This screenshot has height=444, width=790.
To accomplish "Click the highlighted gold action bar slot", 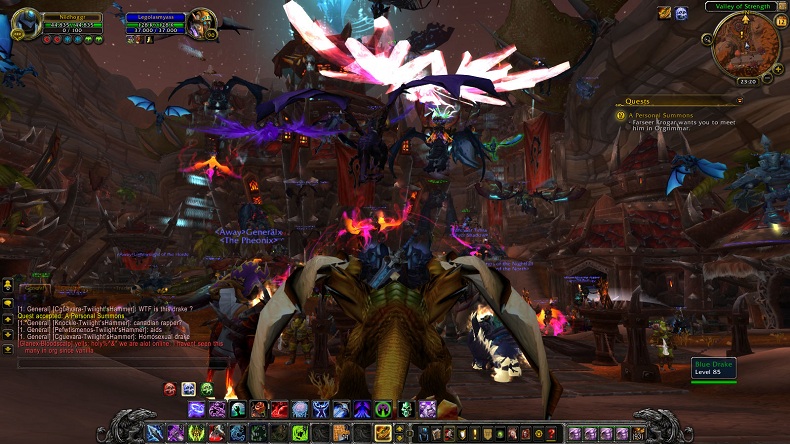I will pos(383,433).
